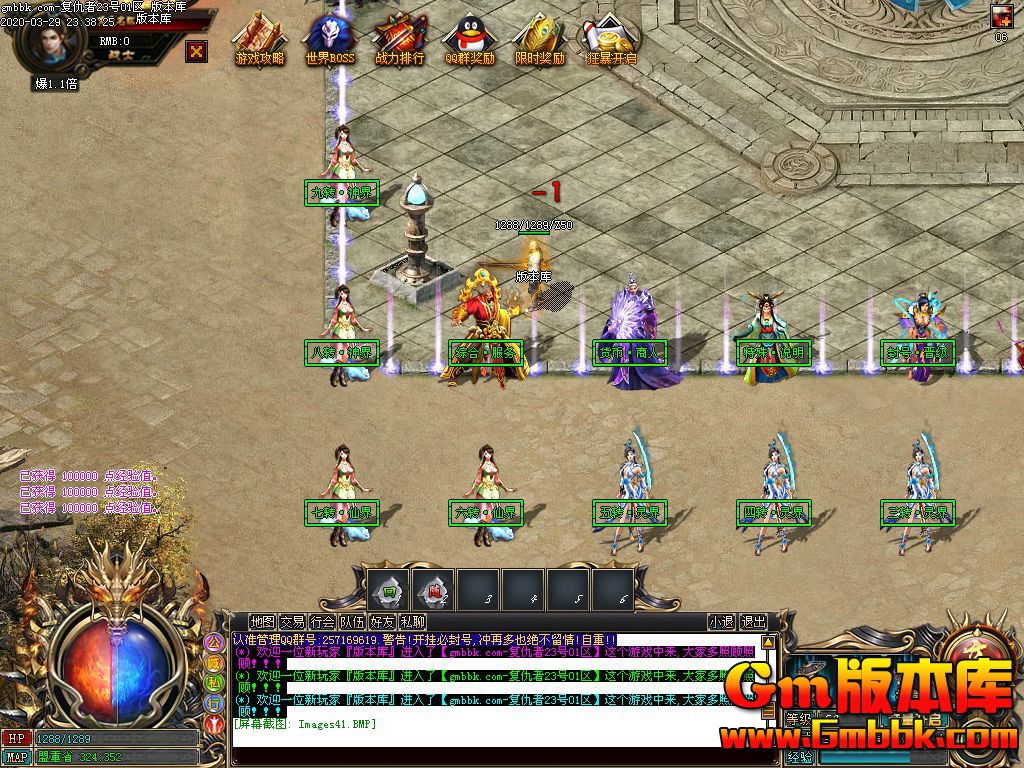The image size is (1024, 768).
Task: Click the 小退 logout button
Action: [721, 622]
